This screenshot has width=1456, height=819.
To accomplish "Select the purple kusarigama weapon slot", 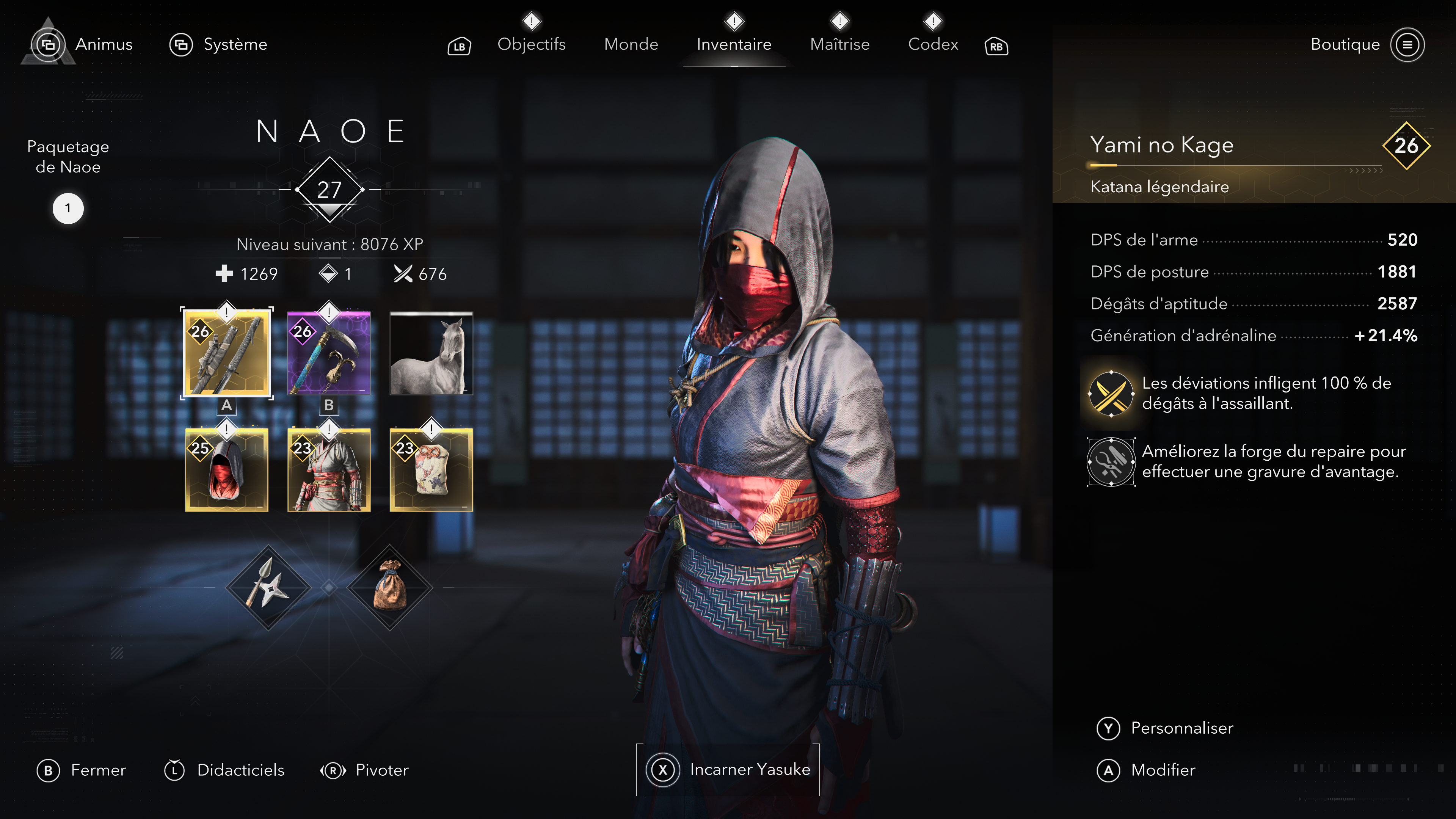I will pyautogui.click(x=329, y=353).
